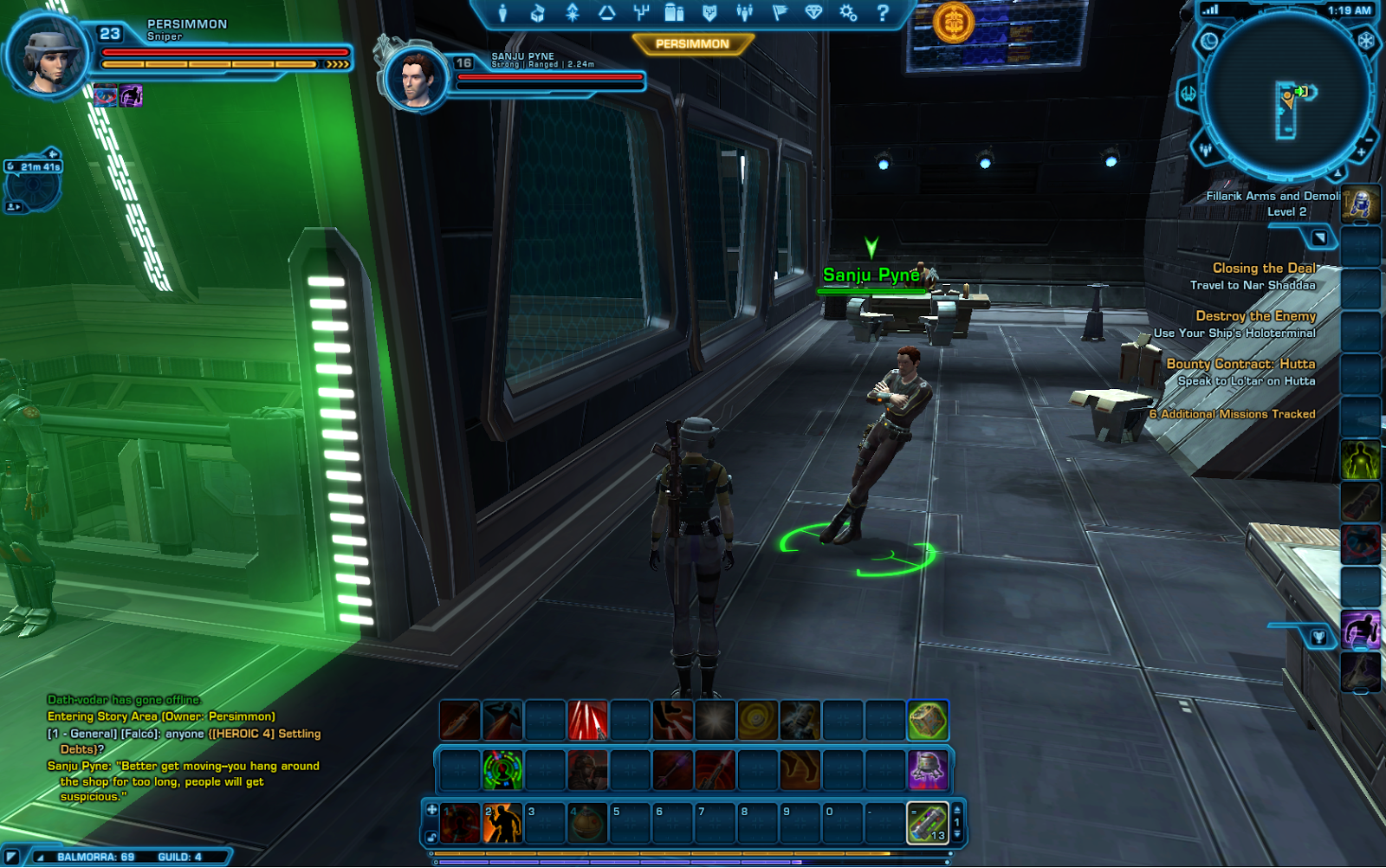Open the Cartel Market diamond icon
This screenshot has width=1386, height=868.
tap(813, 13)
